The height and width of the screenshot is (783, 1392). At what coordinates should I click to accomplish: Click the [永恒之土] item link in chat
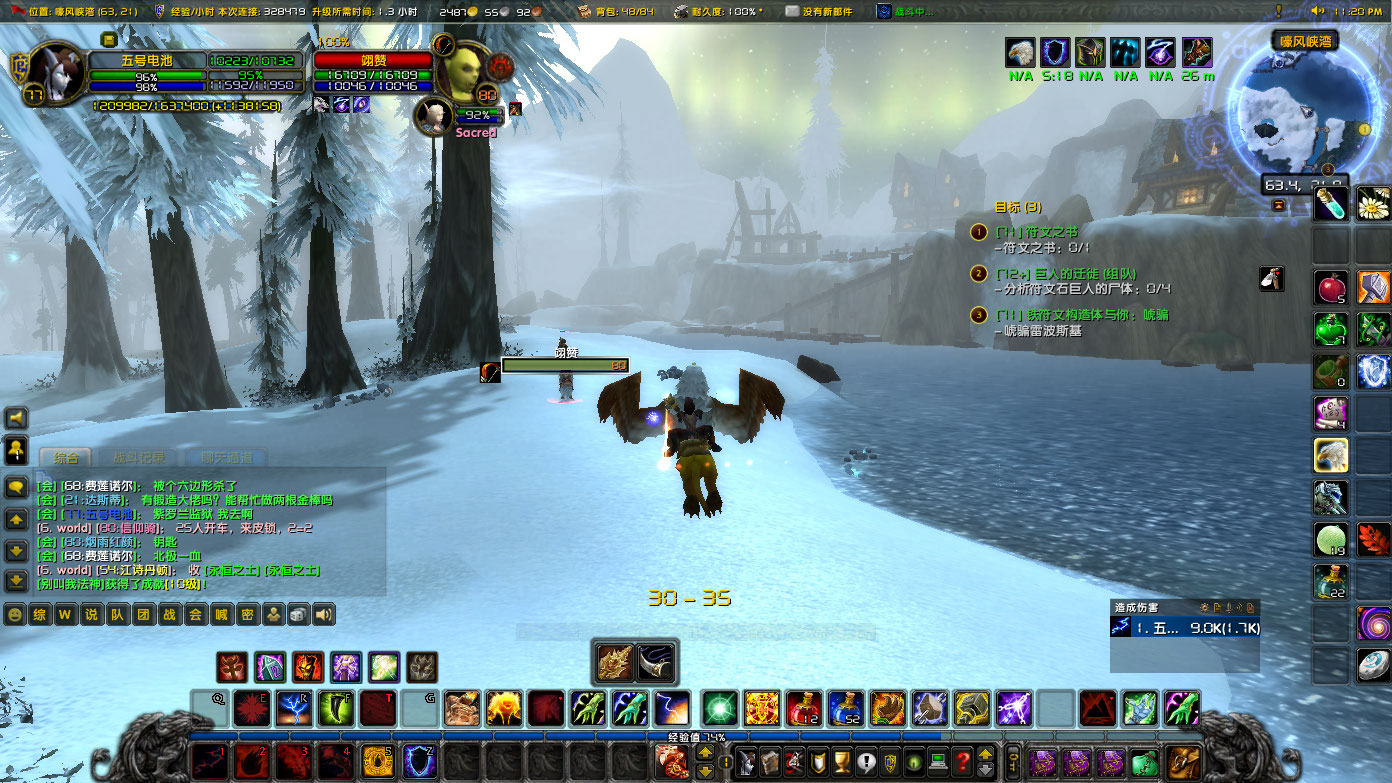click(233, 571)
